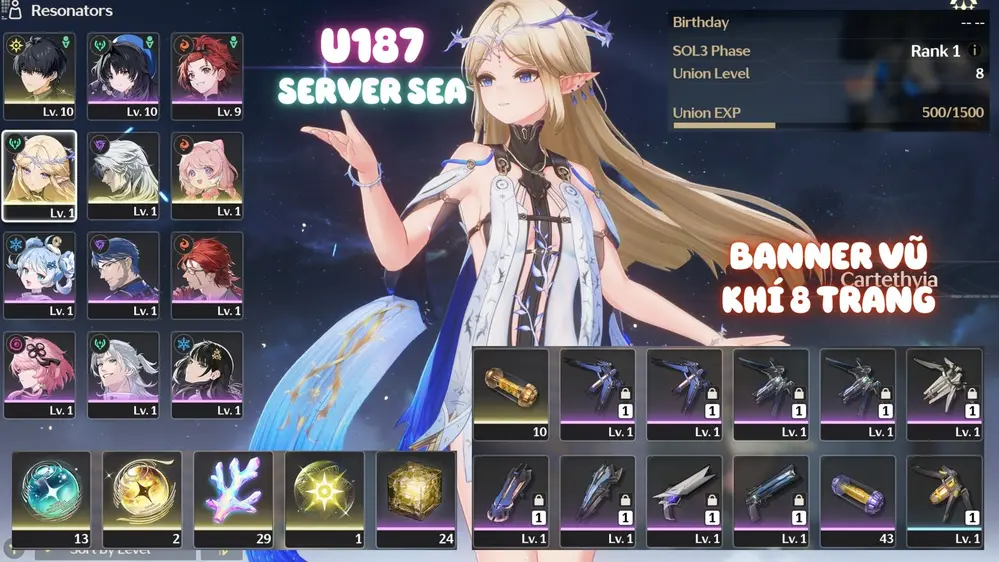The height and width of the screenshot is (562, 999).
Task: Select the gold pistols weapon slot
Action: point(944,500)
